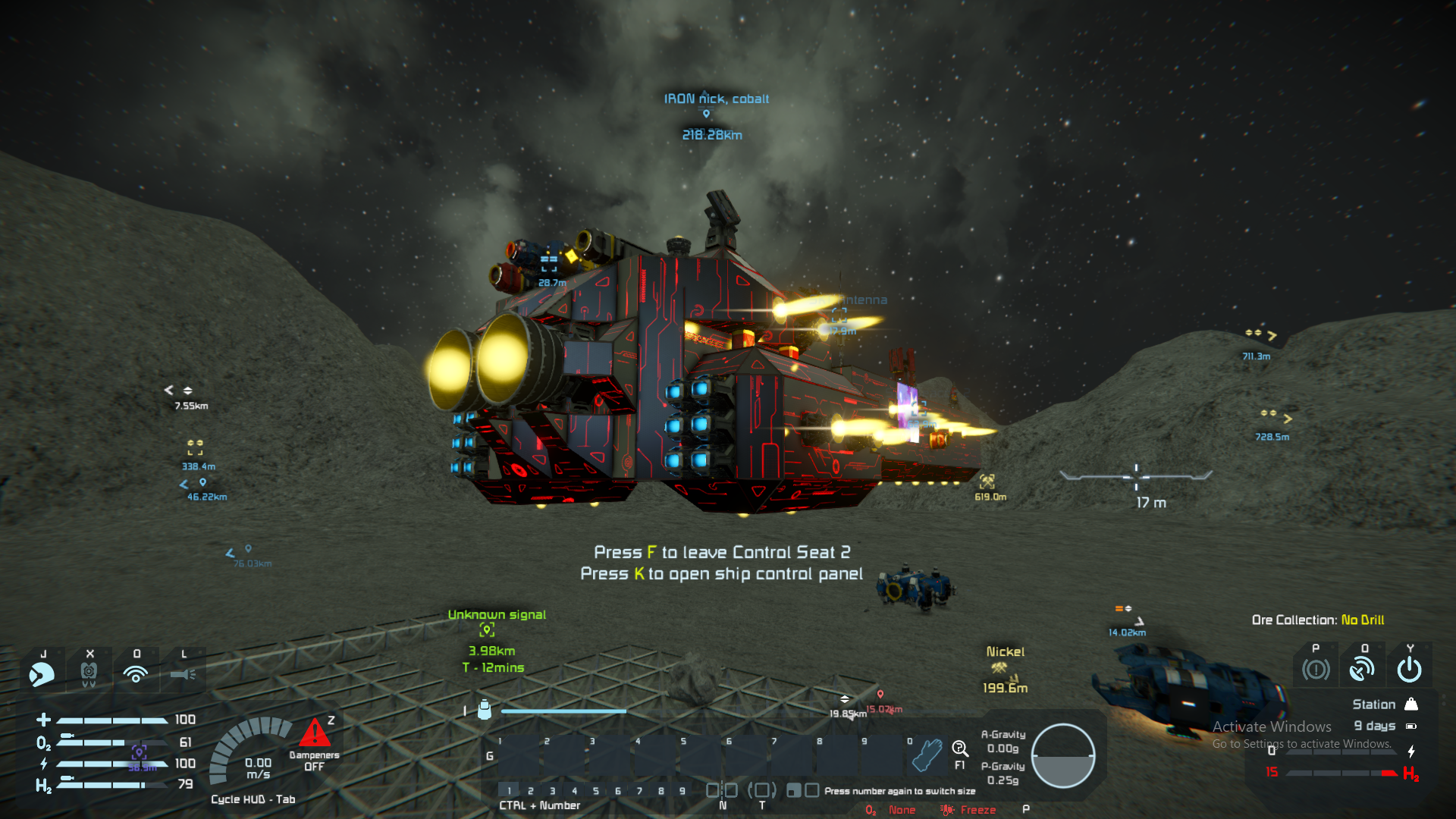
Task: Click the artificial horizon gravity indicator
Action: pyautogui.click(x=1062, y=755)
